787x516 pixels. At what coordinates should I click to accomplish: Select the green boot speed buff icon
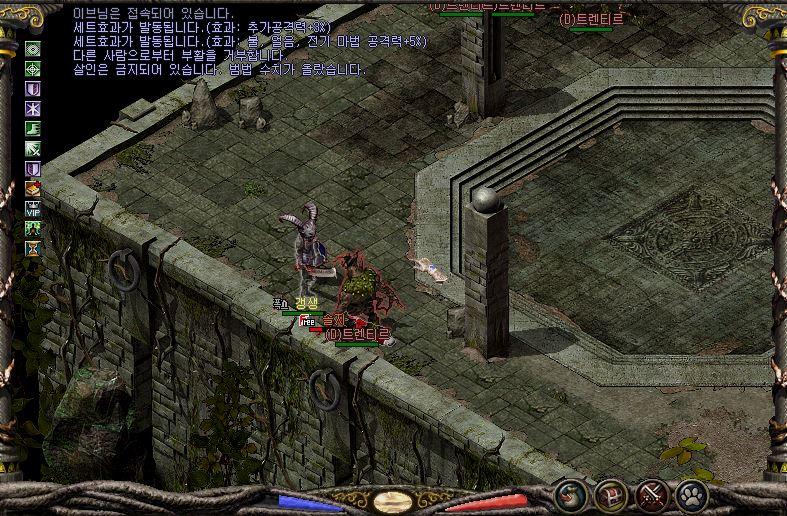click(33, 129)
